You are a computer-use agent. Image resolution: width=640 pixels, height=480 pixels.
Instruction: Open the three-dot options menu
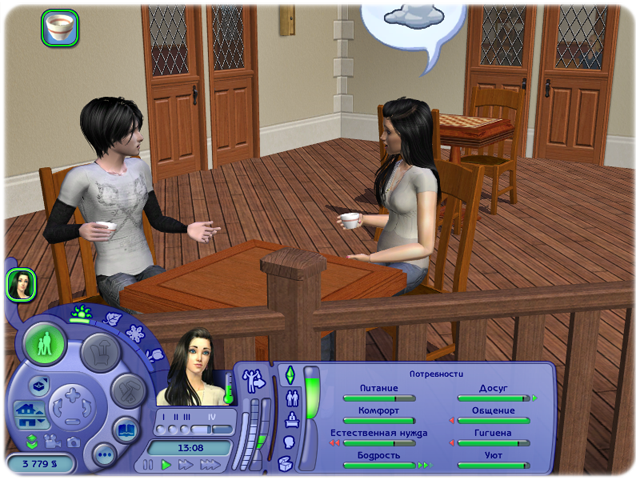click(103, 454)
